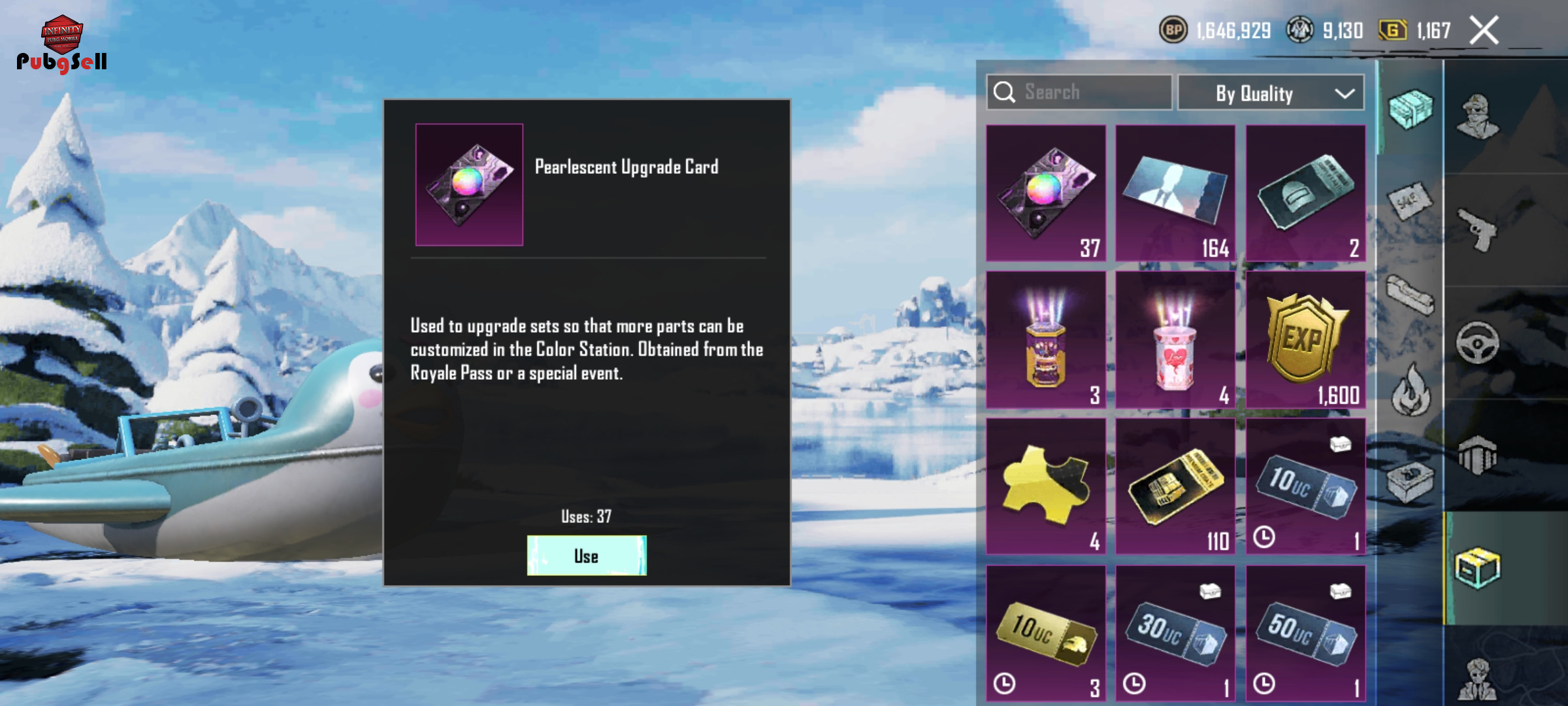Pick the 50 UC voucher slot
The width and height of the screenshot is (1568, 706).
[x=1305, y=633]
